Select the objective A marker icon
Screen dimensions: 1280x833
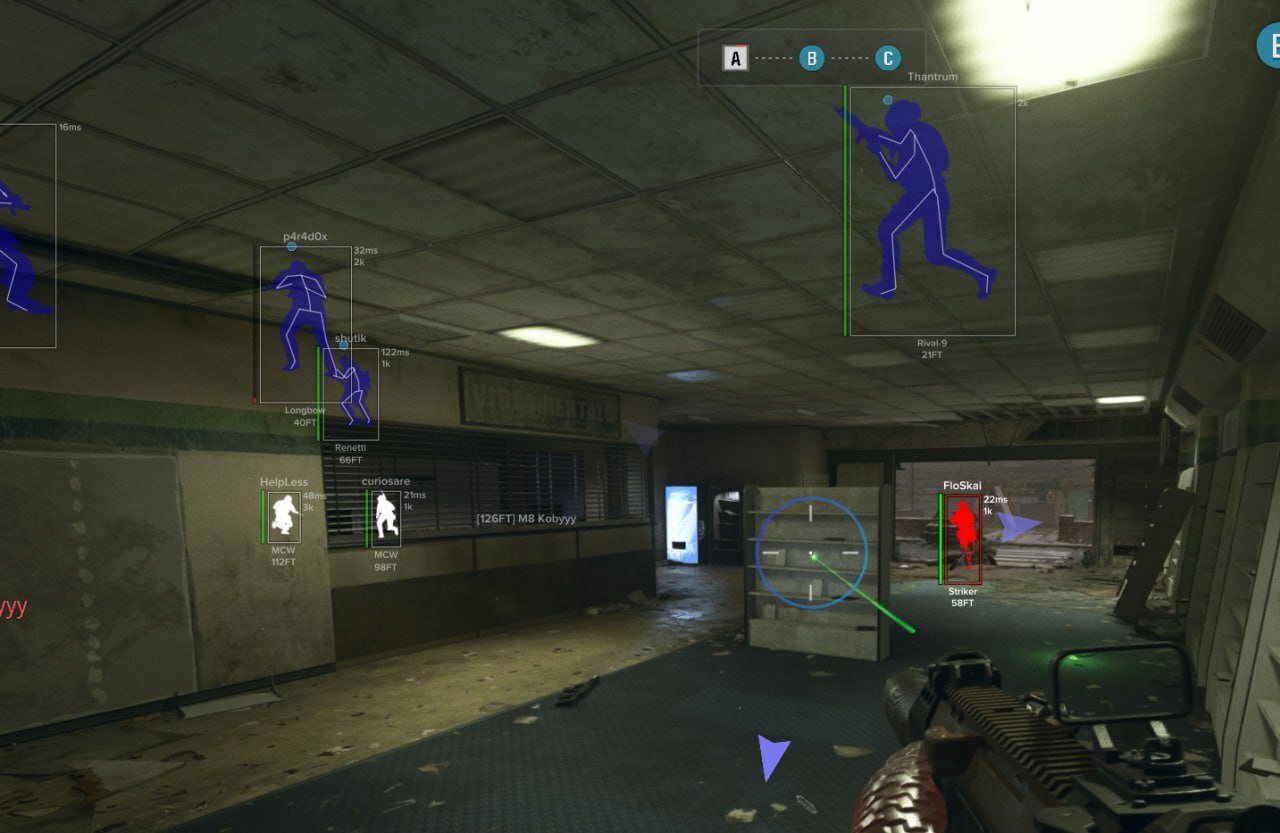(x=733, y=57)
